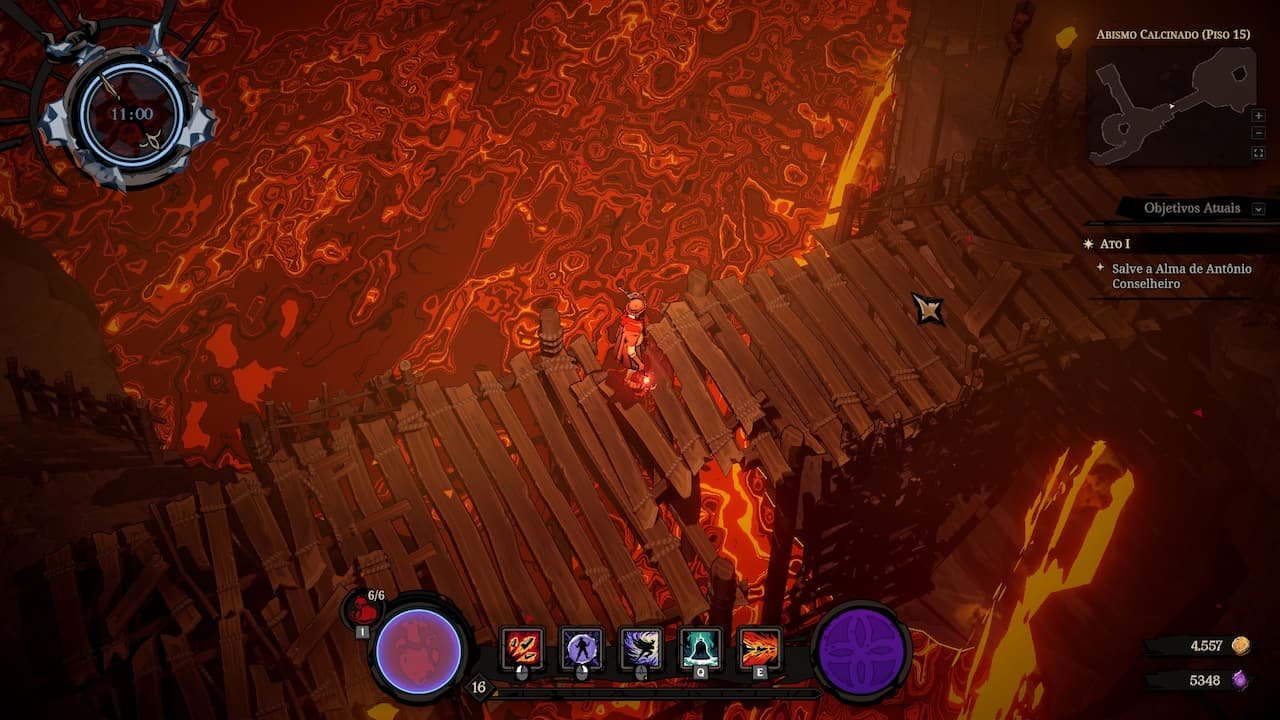The height and width of the screenshot is (720, 1280).
Task: Click the minimap of Abismo Calcinado
Action: (1170, 105)
